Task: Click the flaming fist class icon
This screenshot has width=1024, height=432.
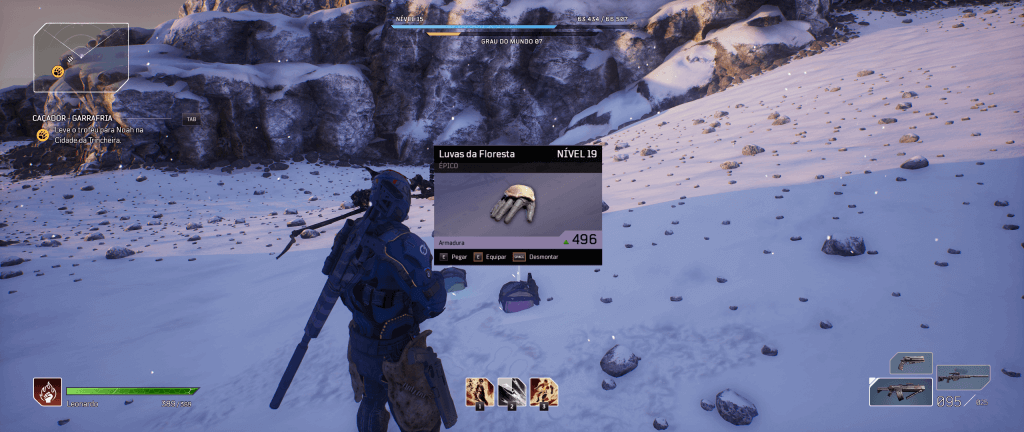Action: pyautogui.click(x=47, y=390)
